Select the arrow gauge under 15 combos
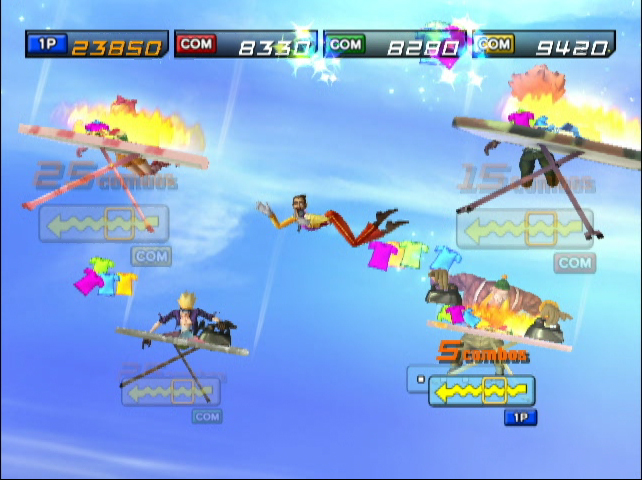The height and width of the screenshot is (480, 642). point(524,229)
